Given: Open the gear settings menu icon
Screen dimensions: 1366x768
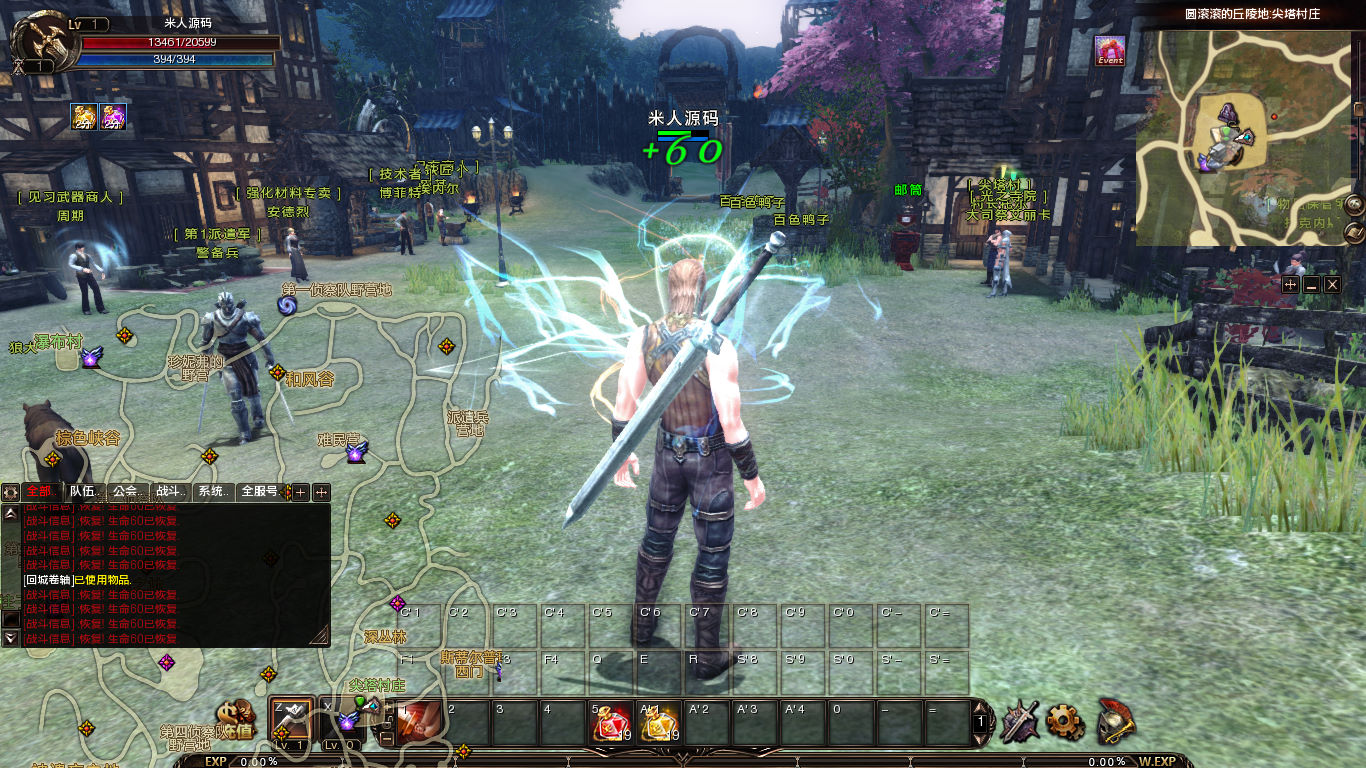Looking at the screenshot, I should click(1065, 721).
